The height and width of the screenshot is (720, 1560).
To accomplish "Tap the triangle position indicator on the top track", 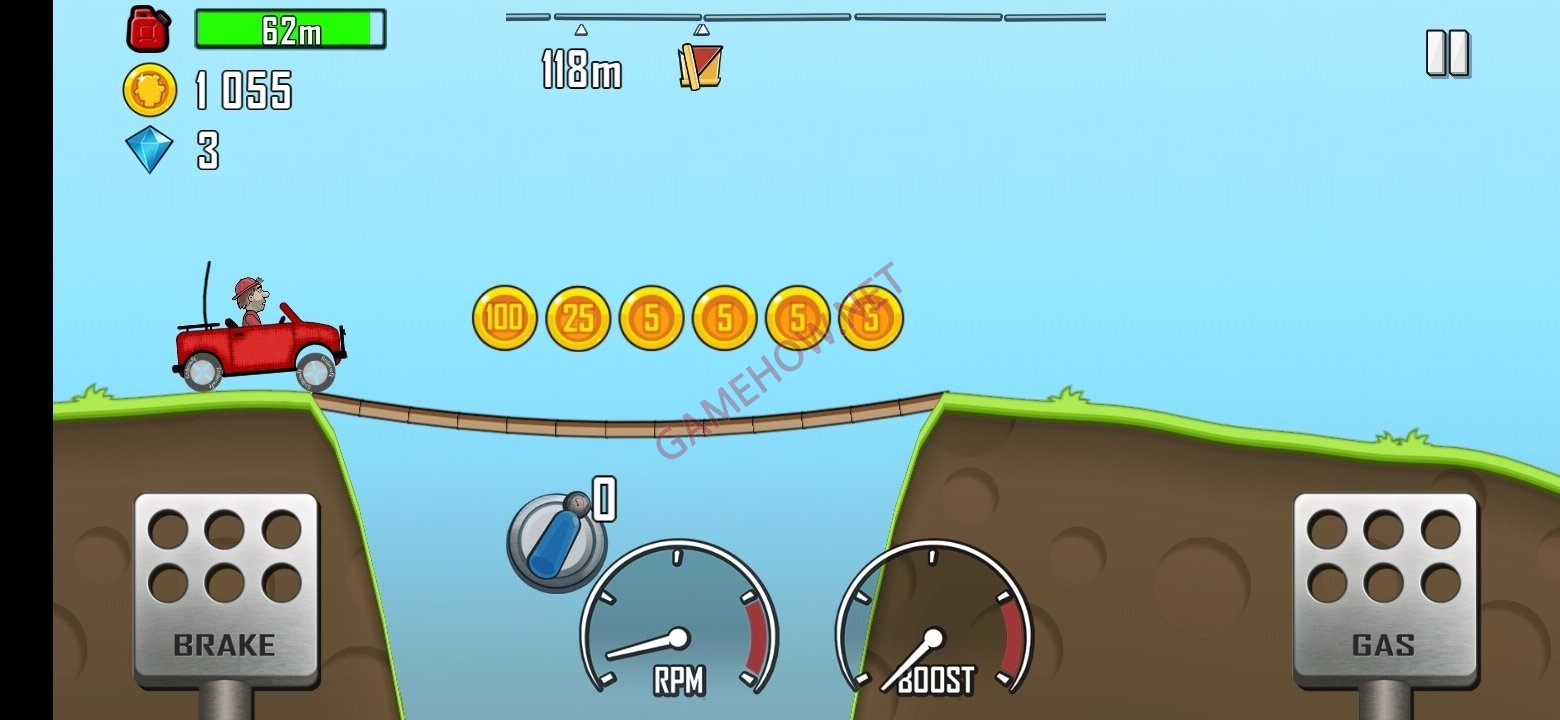I will pos(580,28).
